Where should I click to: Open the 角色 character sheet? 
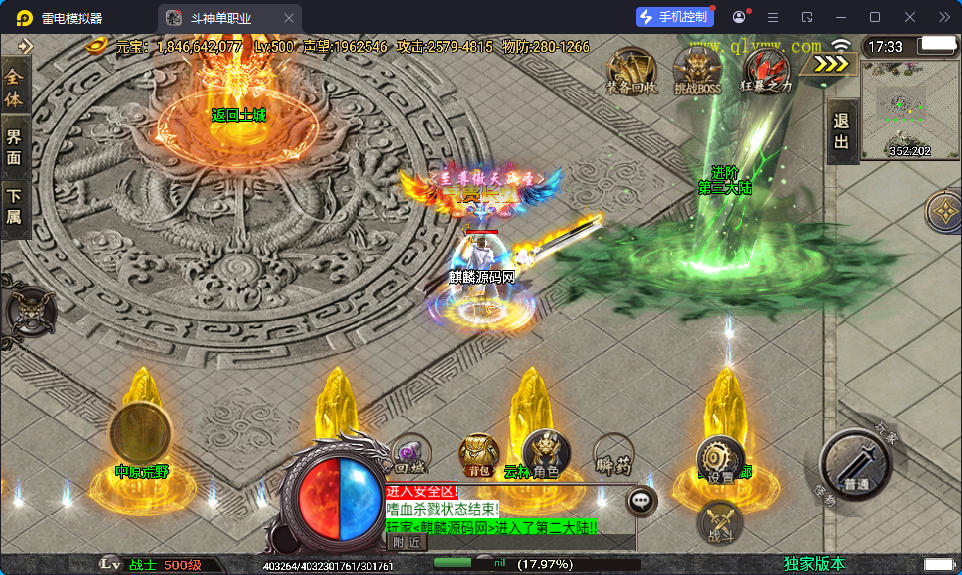[x=545, y=453]
